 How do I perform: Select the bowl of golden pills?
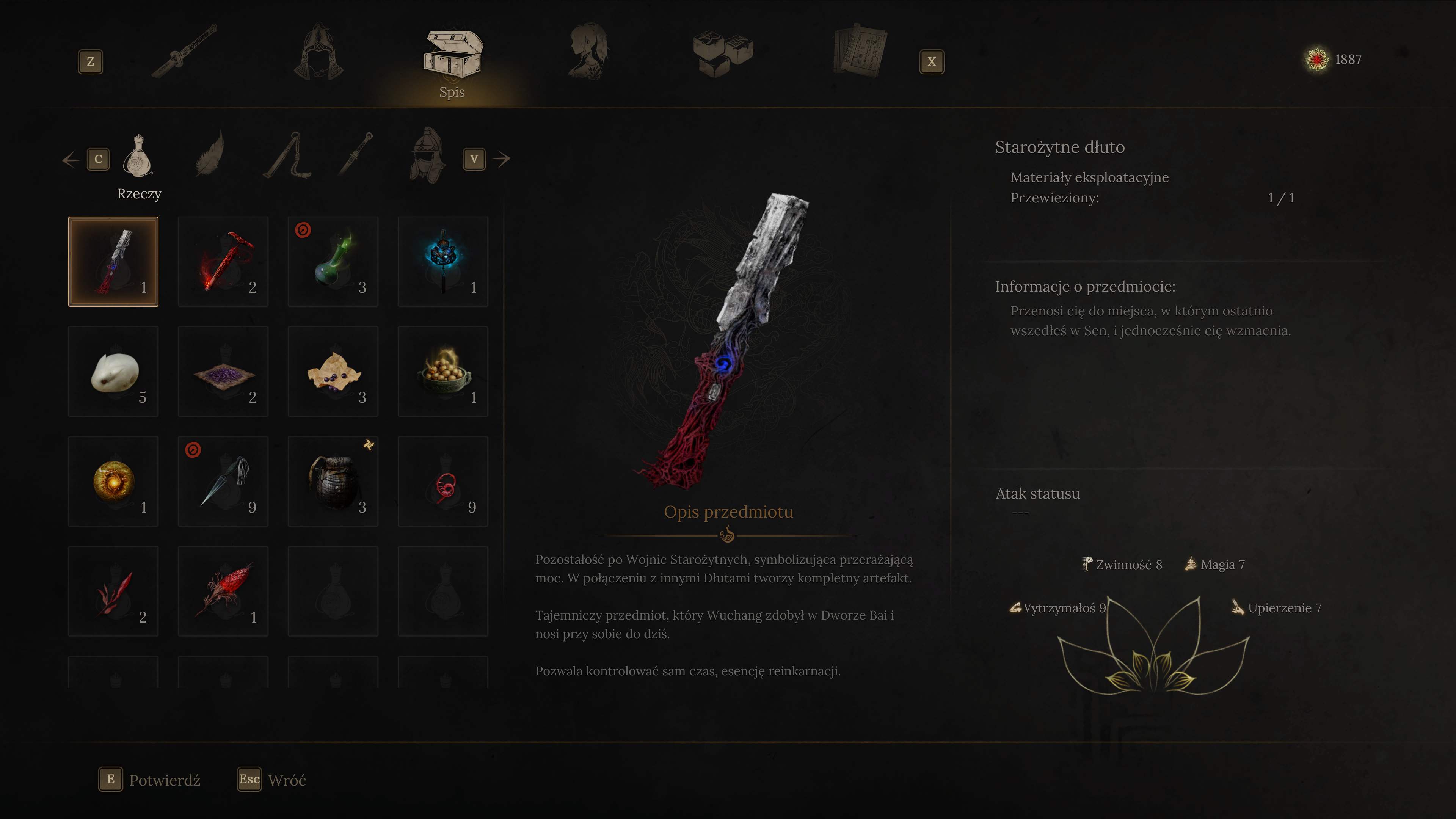(443, 371)
